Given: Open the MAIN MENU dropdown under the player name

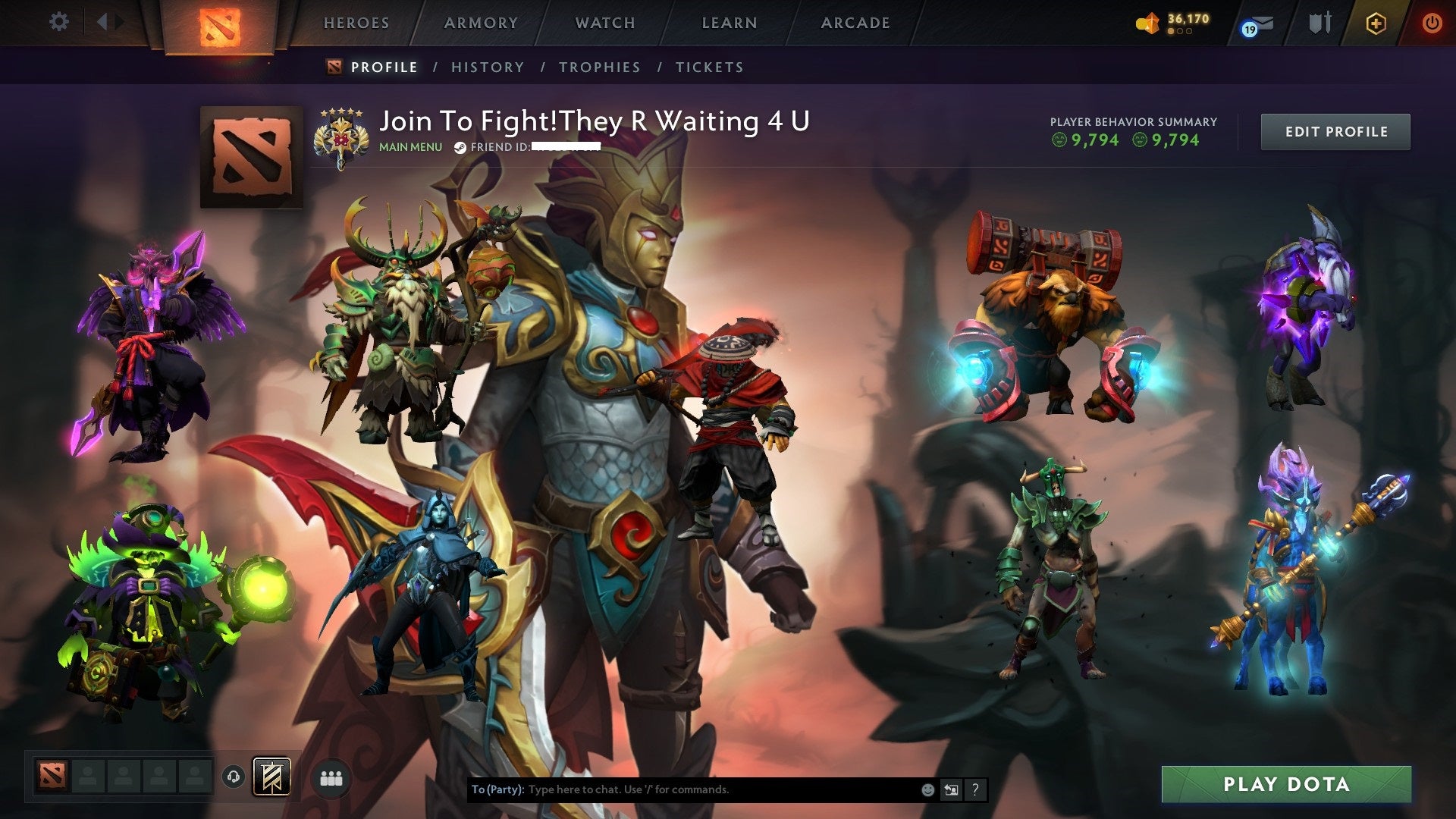Looking at the screenshot, I should tap(409, 147).
